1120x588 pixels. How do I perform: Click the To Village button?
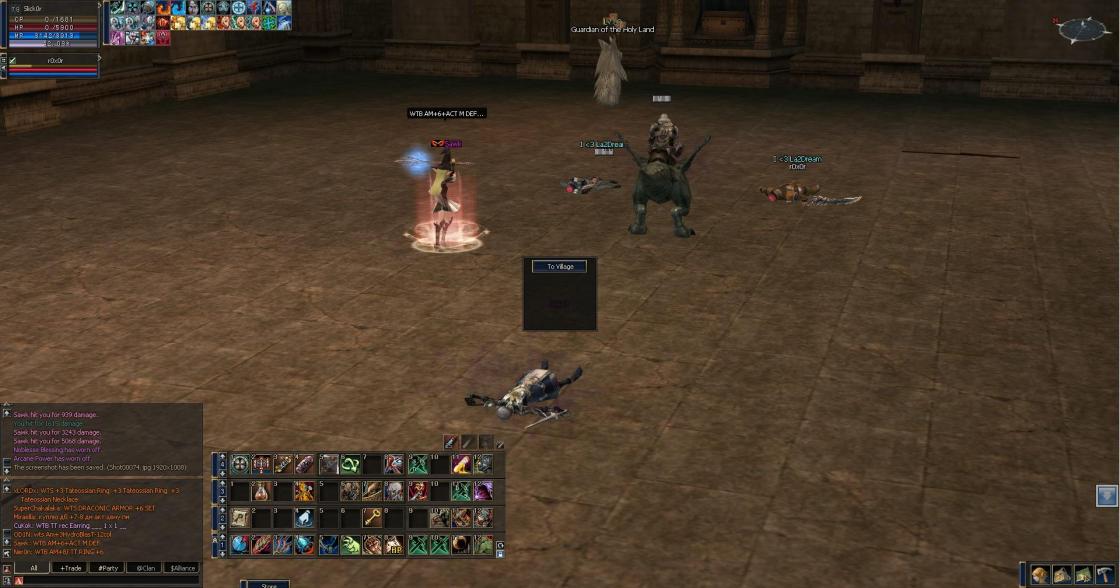point(560,267)
